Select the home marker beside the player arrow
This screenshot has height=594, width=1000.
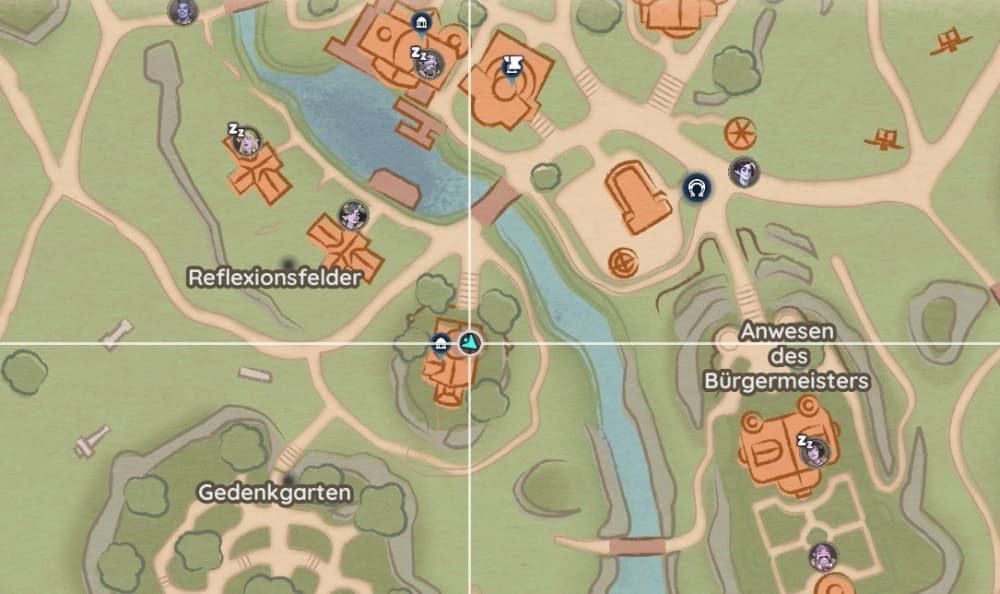[440, 345]
